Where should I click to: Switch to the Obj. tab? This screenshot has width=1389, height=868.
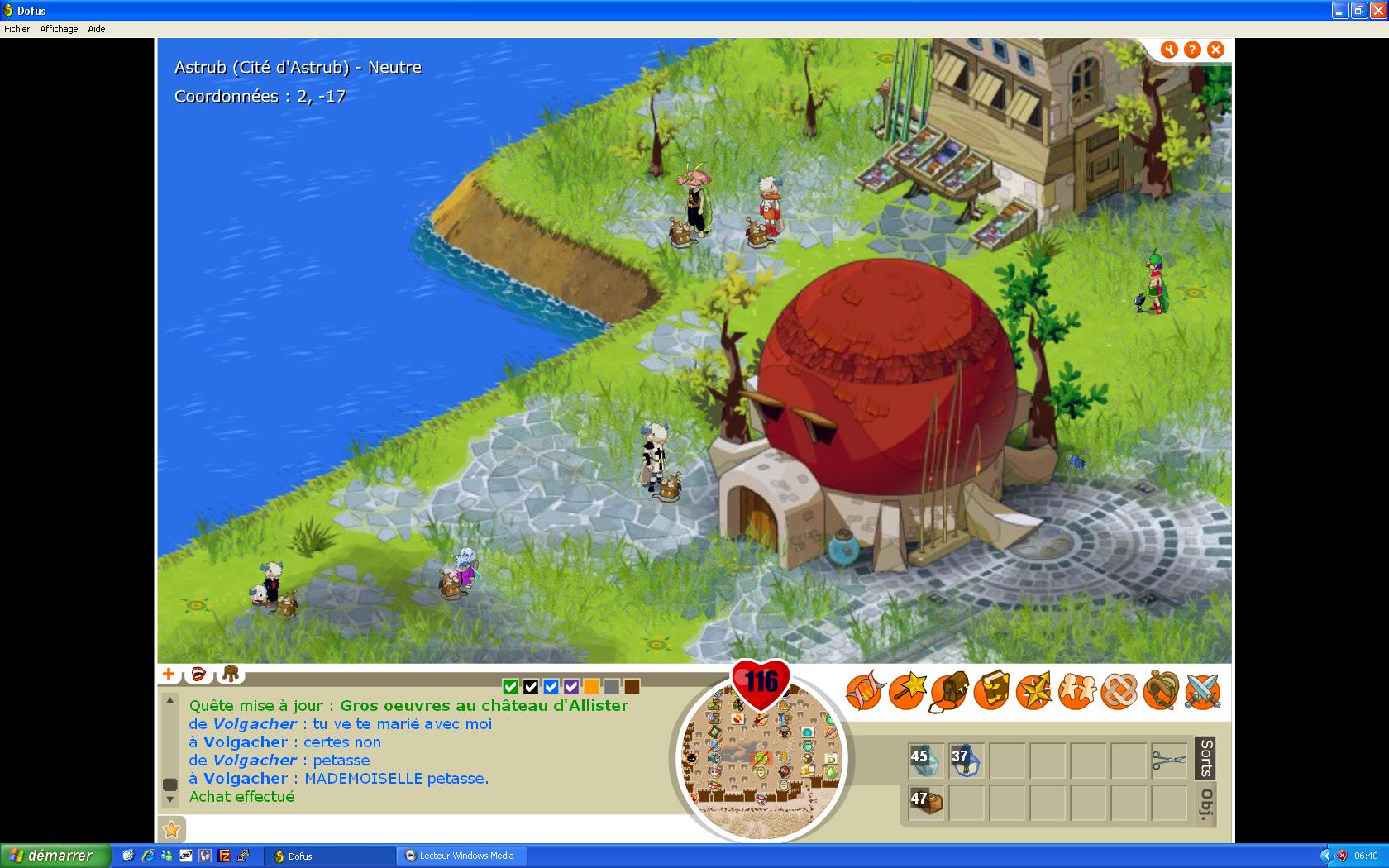1205,804
